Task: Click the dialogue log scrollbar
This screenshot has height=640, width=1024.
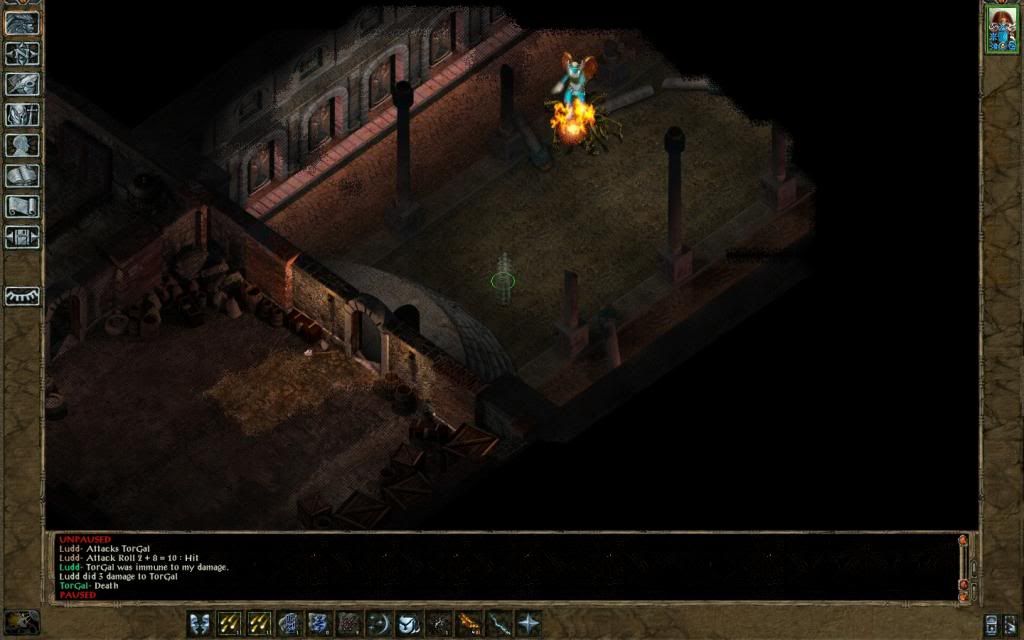Action: [x=963, y=567]
